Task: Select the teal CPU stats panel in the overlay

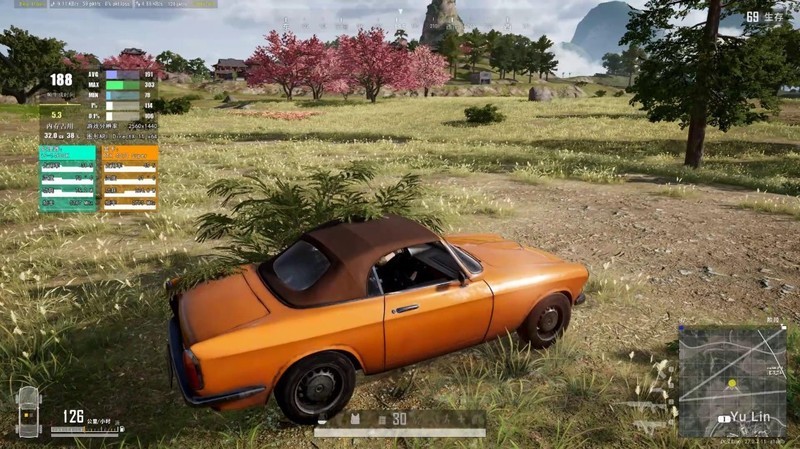Action: (68, 178)
